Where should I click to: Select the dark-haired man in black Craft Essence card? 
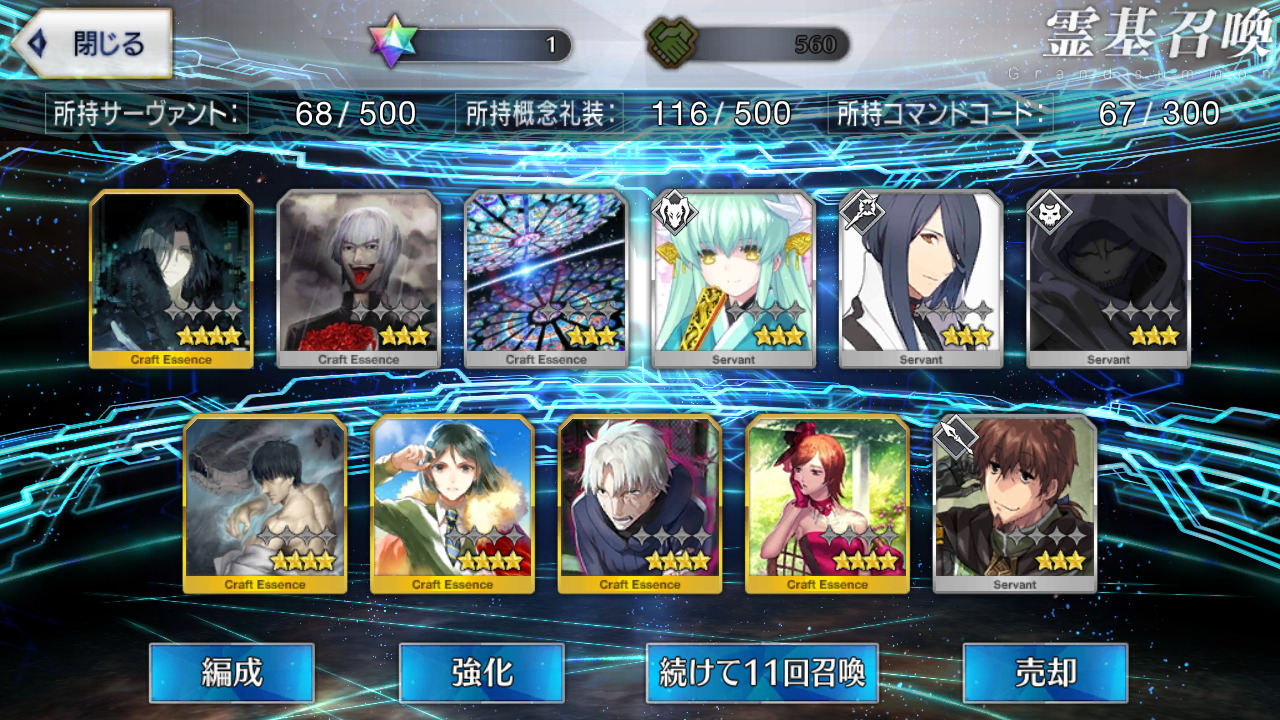point(171,278)
